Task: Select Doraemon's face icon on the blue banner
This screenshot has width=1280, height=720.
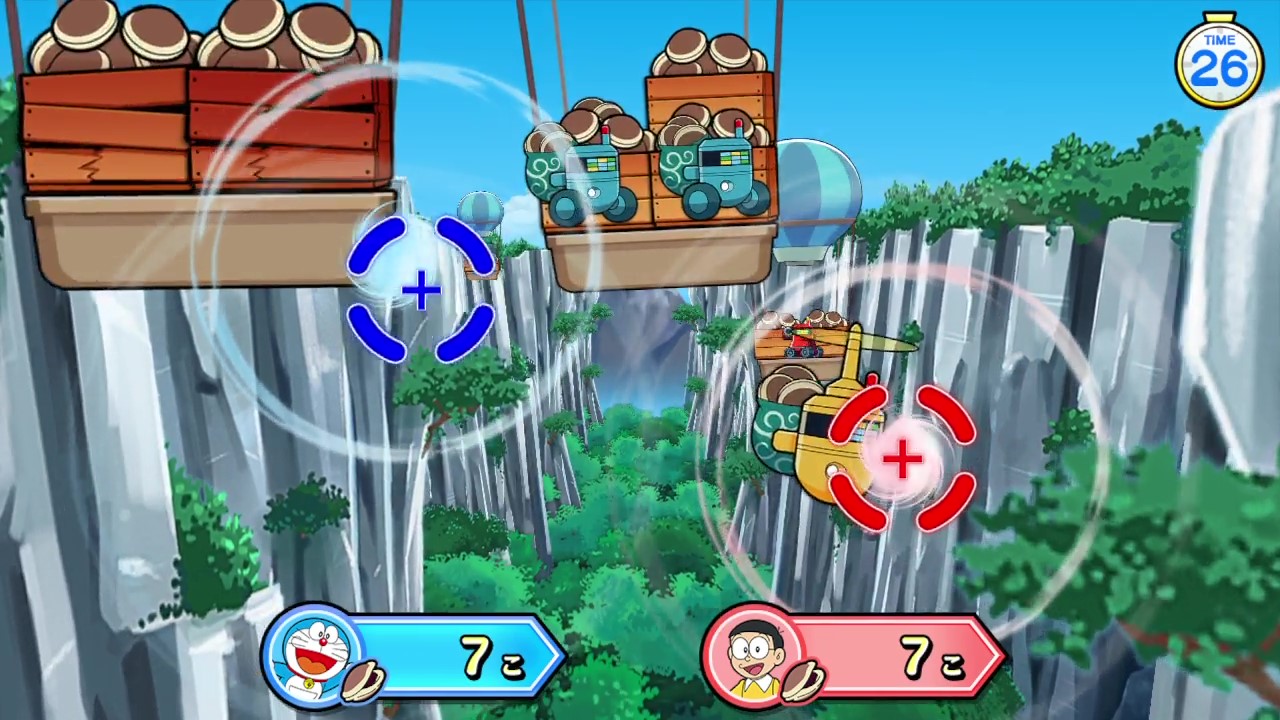Action: (x=312, y=655)
